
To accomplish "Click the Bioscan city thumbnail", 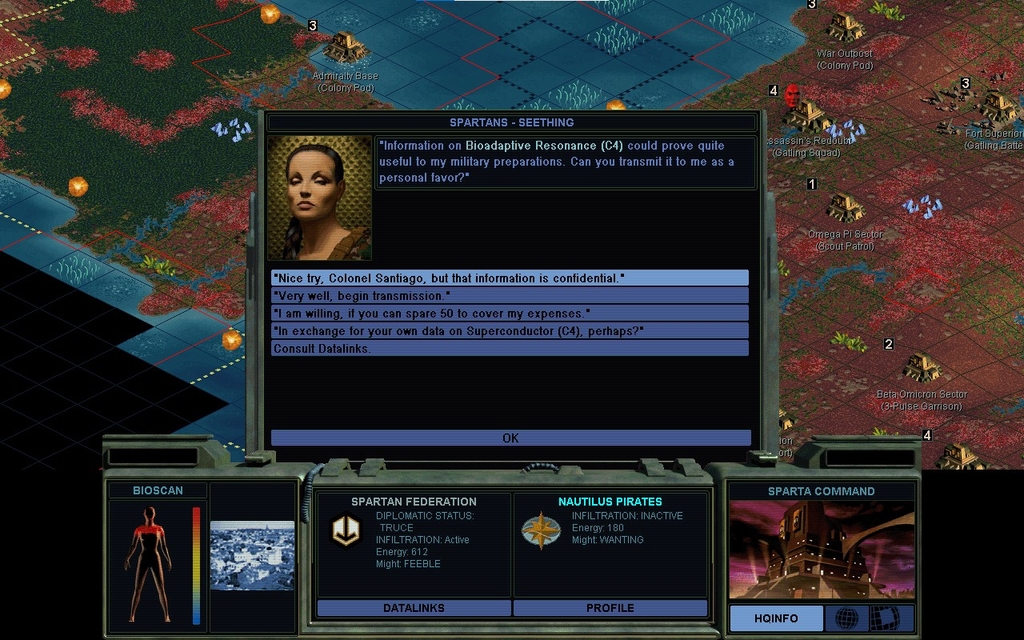I will 252,555.
